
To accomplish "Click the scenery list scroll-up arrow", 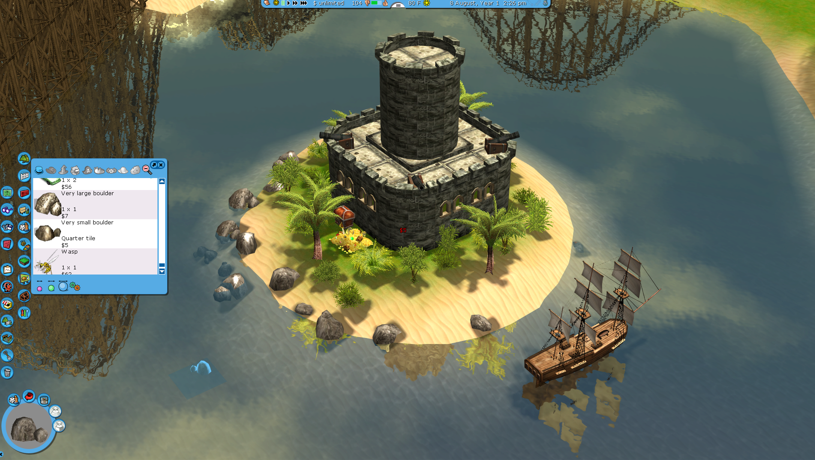I will [162, 181].
